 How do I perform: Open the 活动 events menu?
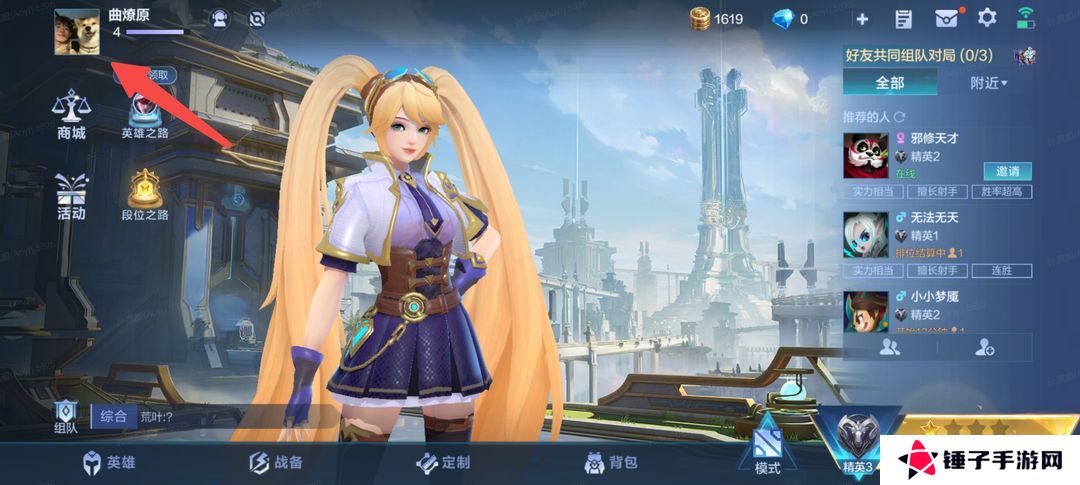coord(71,195)
